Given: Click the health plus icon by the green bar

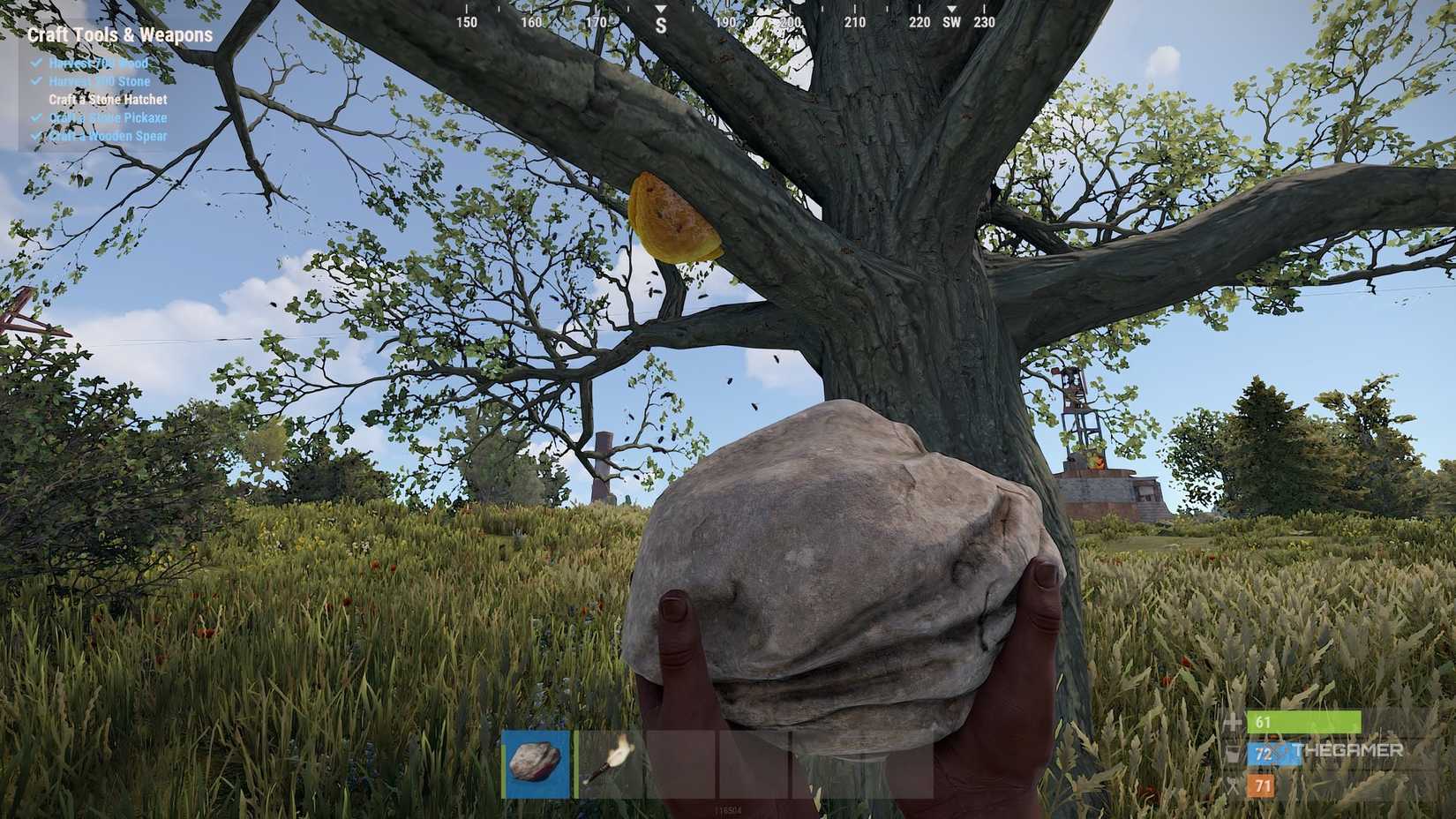Looking at the screenshot, I should pos(1233,721).
